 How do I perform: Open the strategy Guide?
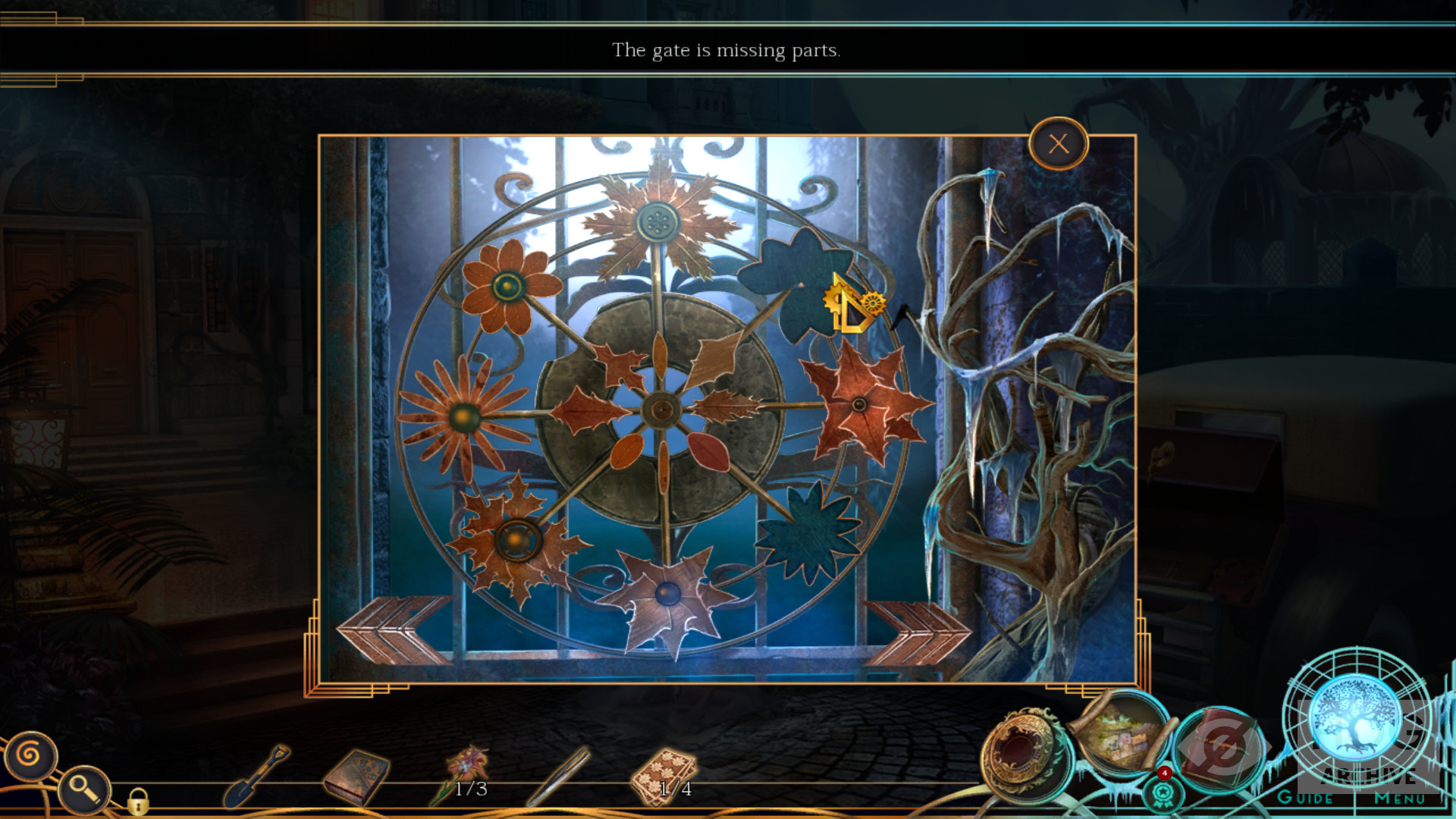[1304, 798]
